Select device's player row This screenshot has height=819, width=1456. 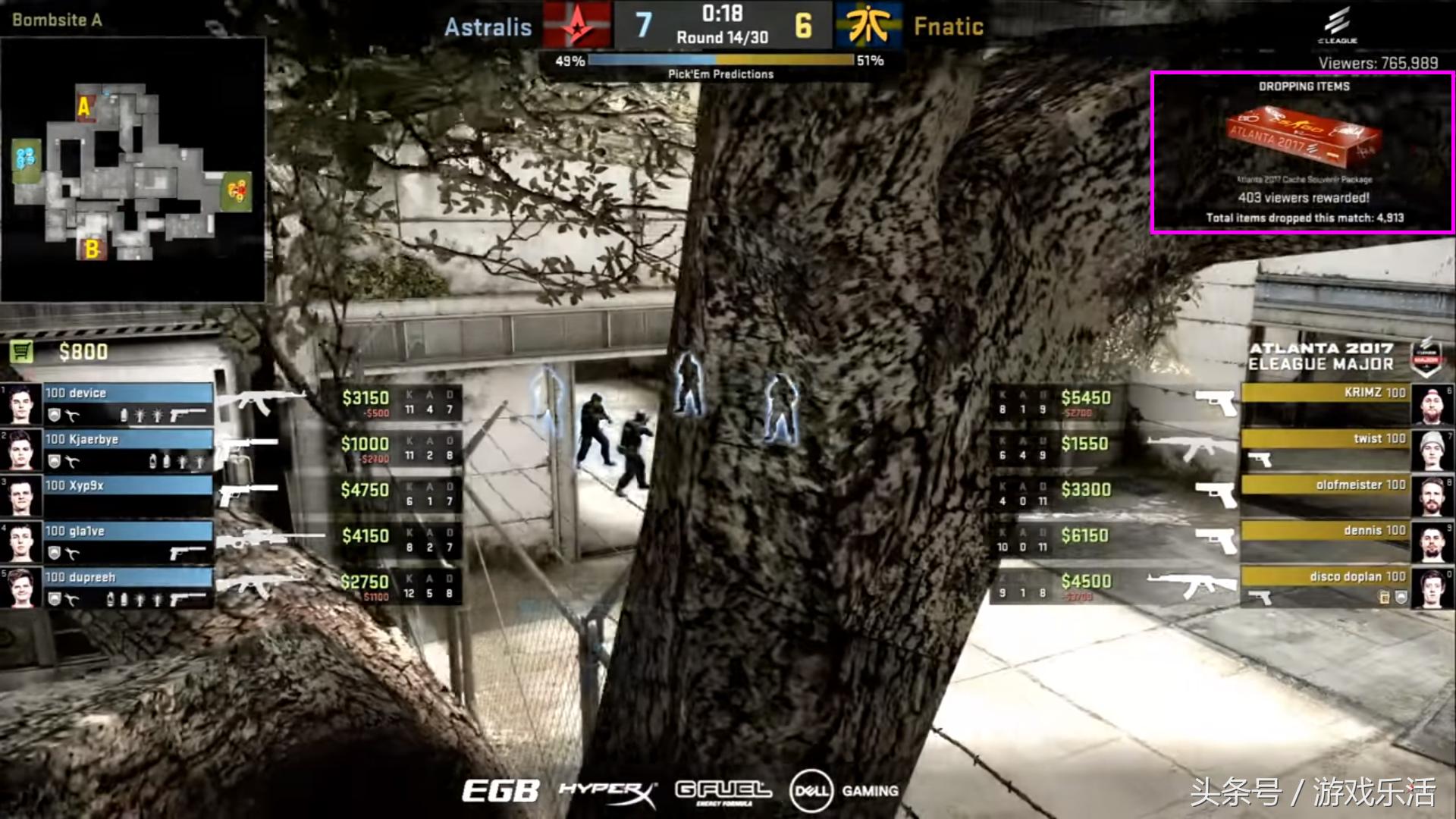(127, 403)
